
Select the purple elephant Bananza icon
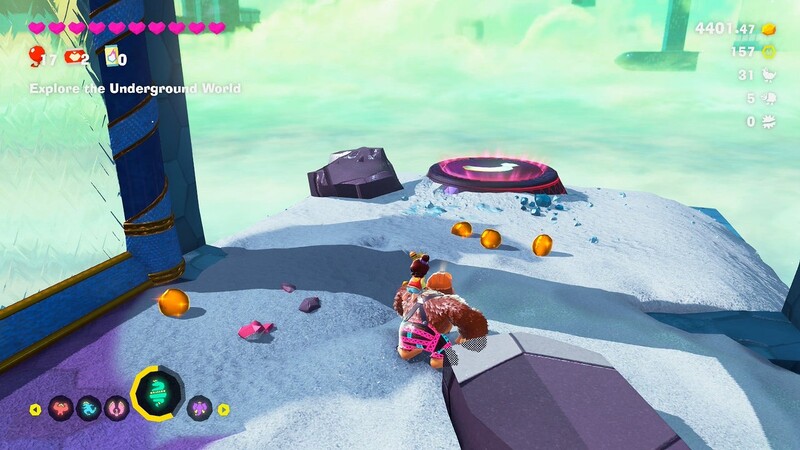click(x=200, y=408)
